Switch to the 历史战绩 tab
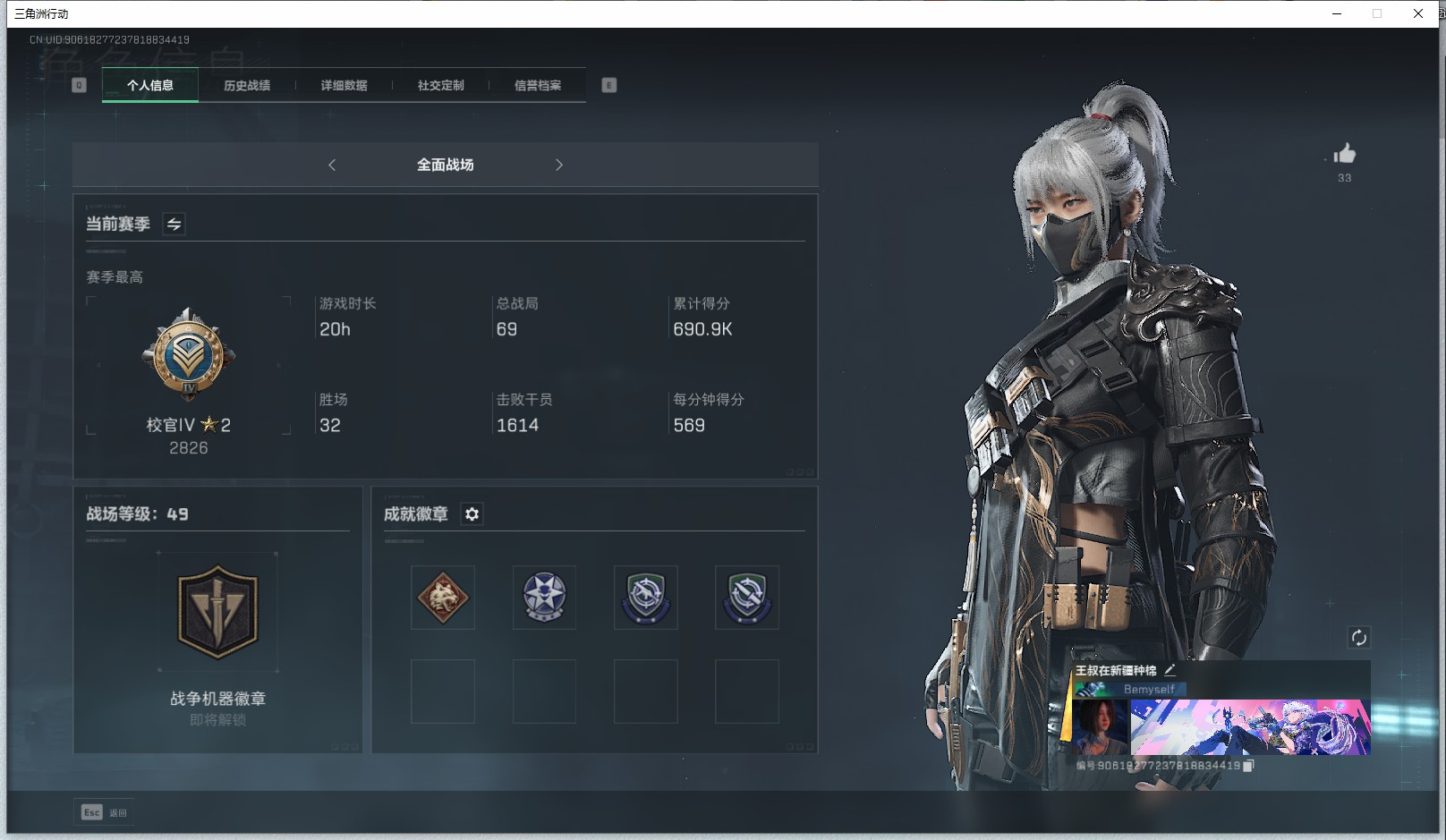The height and width of the screenshot is (840, 1446). point(247,85)
